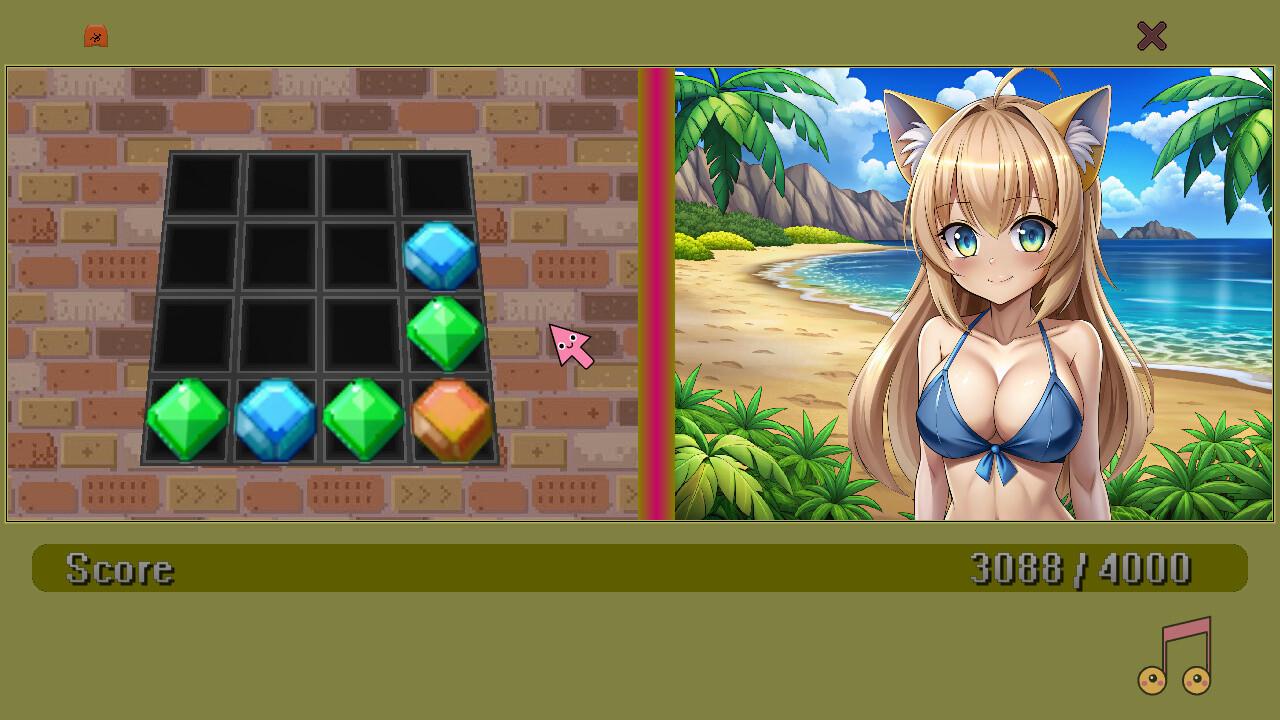Select the third gem in the bottom row
The height and width of the screenshot is (720, 1280).
click(x=362, y=417)
